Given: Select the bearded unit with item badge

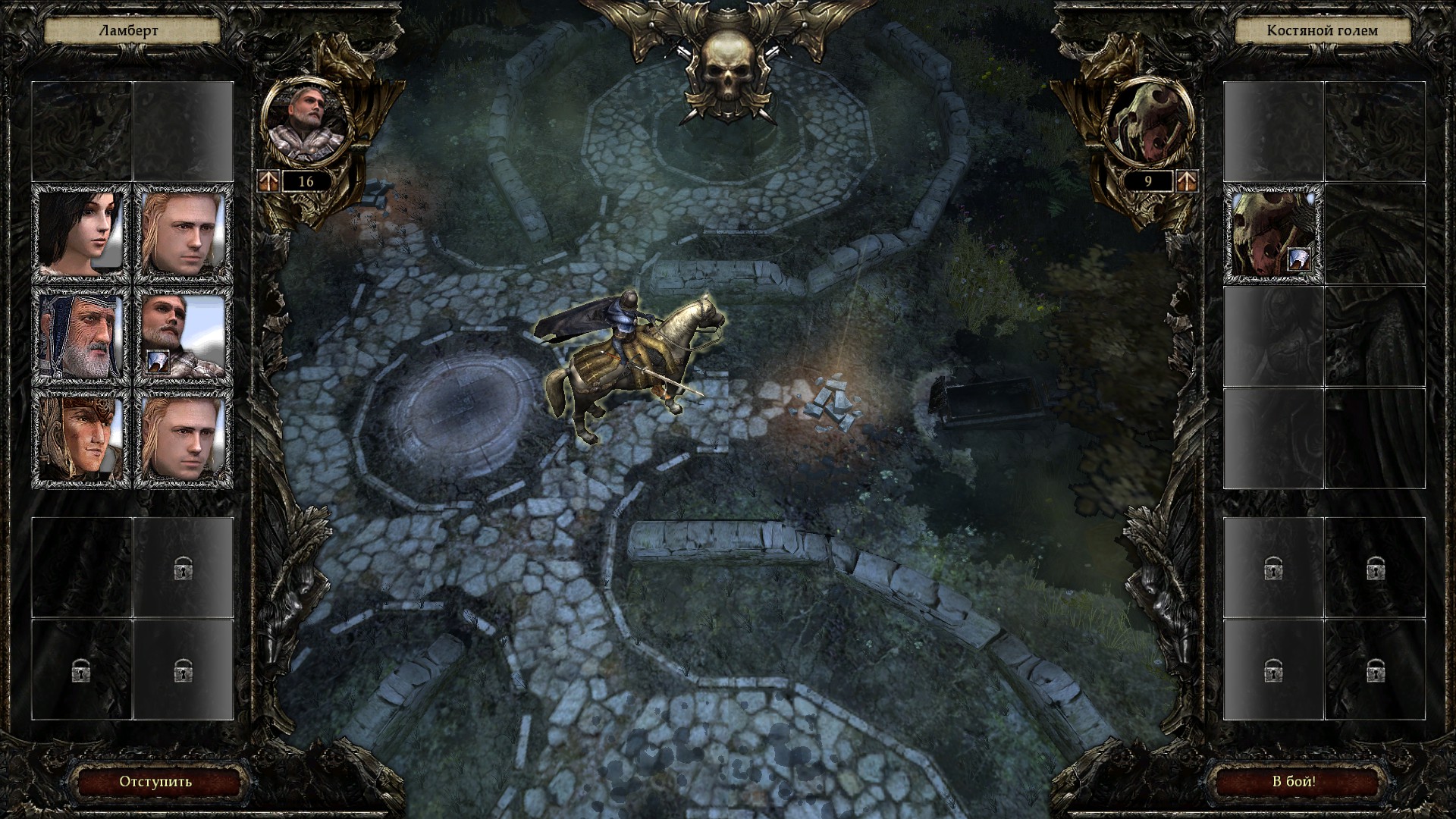Looking at the screenshot, I should coord(183,337).
